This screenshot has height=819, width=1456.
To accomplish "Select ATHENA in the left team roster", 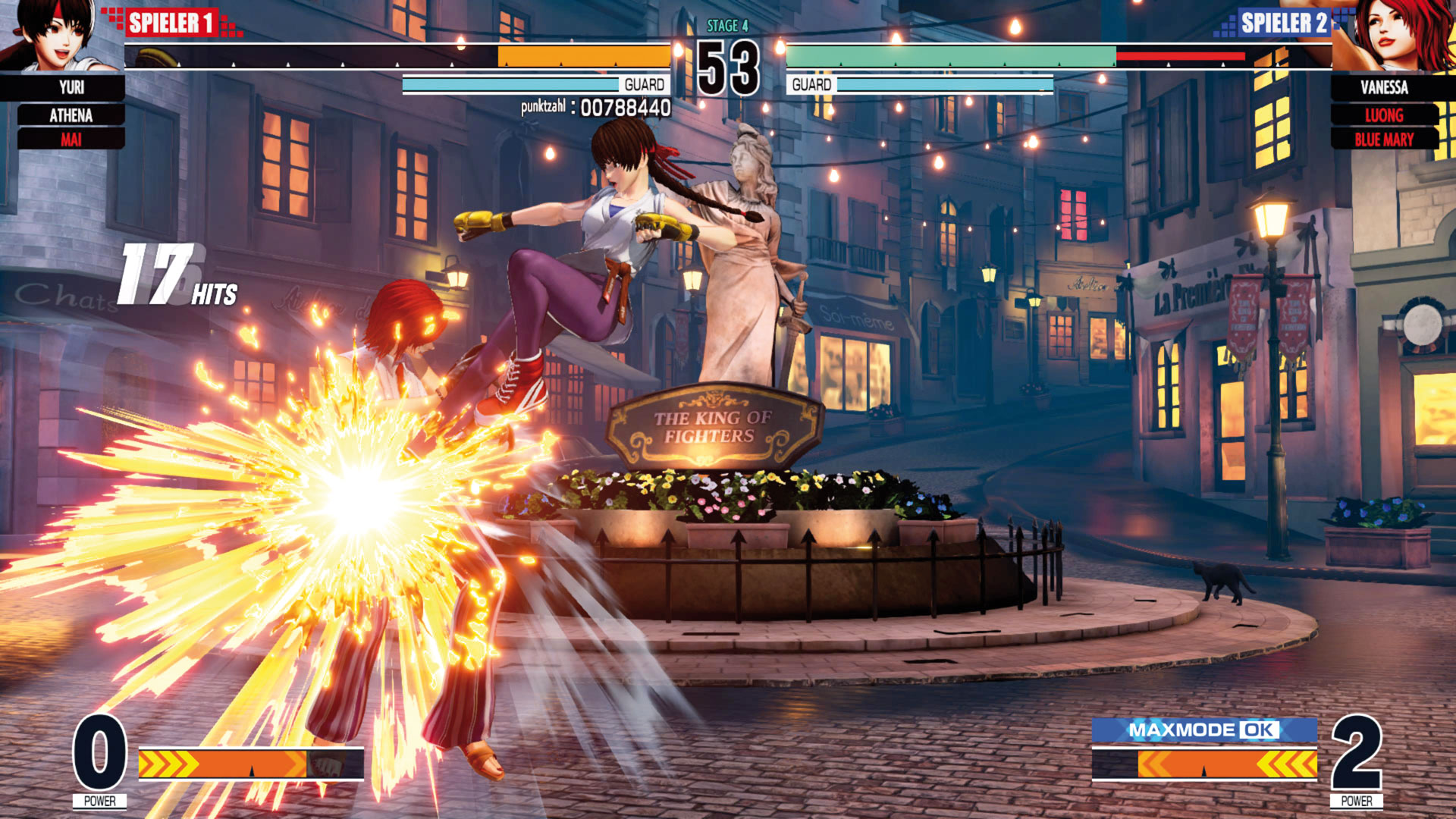I will pos(71,115).
